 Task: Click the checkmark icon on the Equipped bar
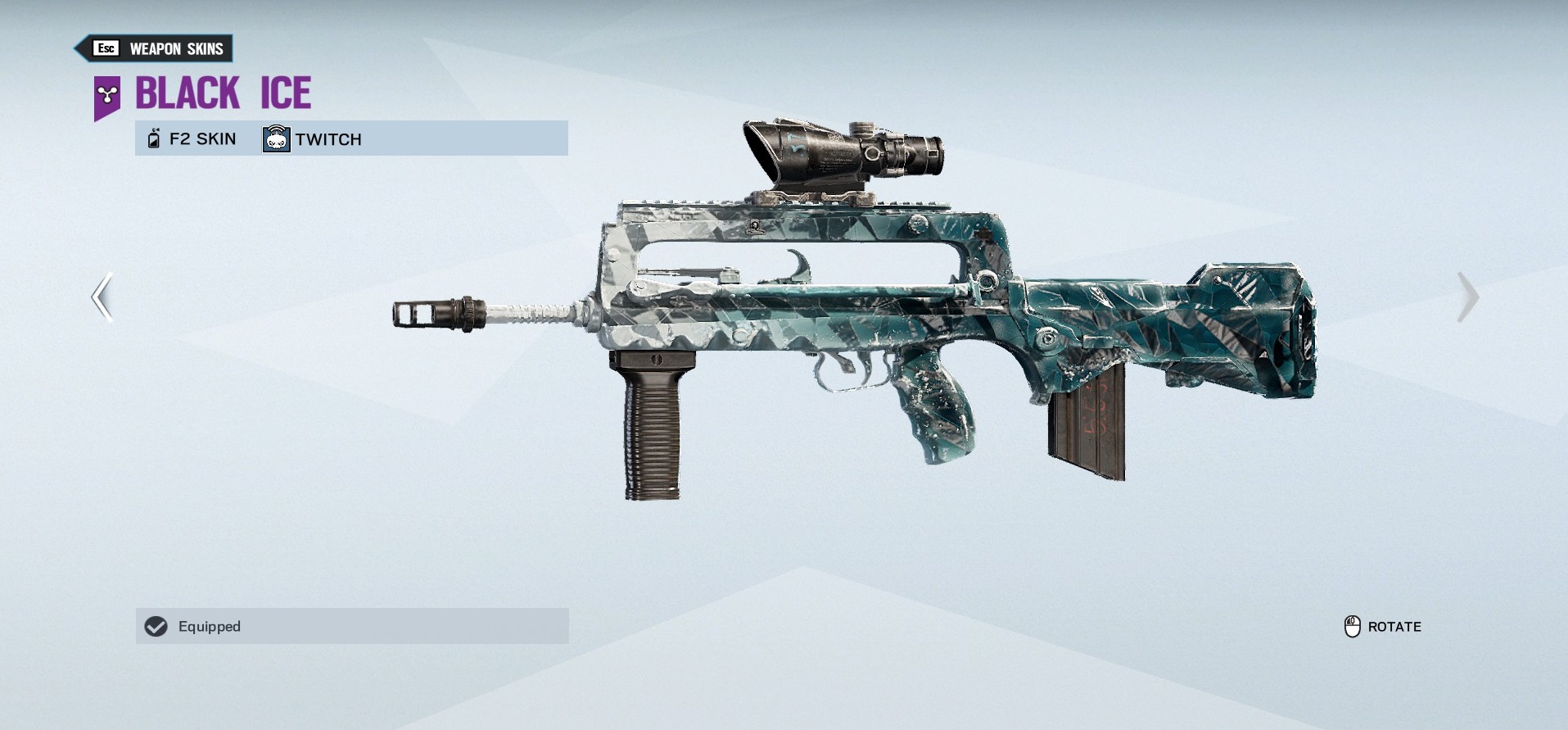point(156,626)
